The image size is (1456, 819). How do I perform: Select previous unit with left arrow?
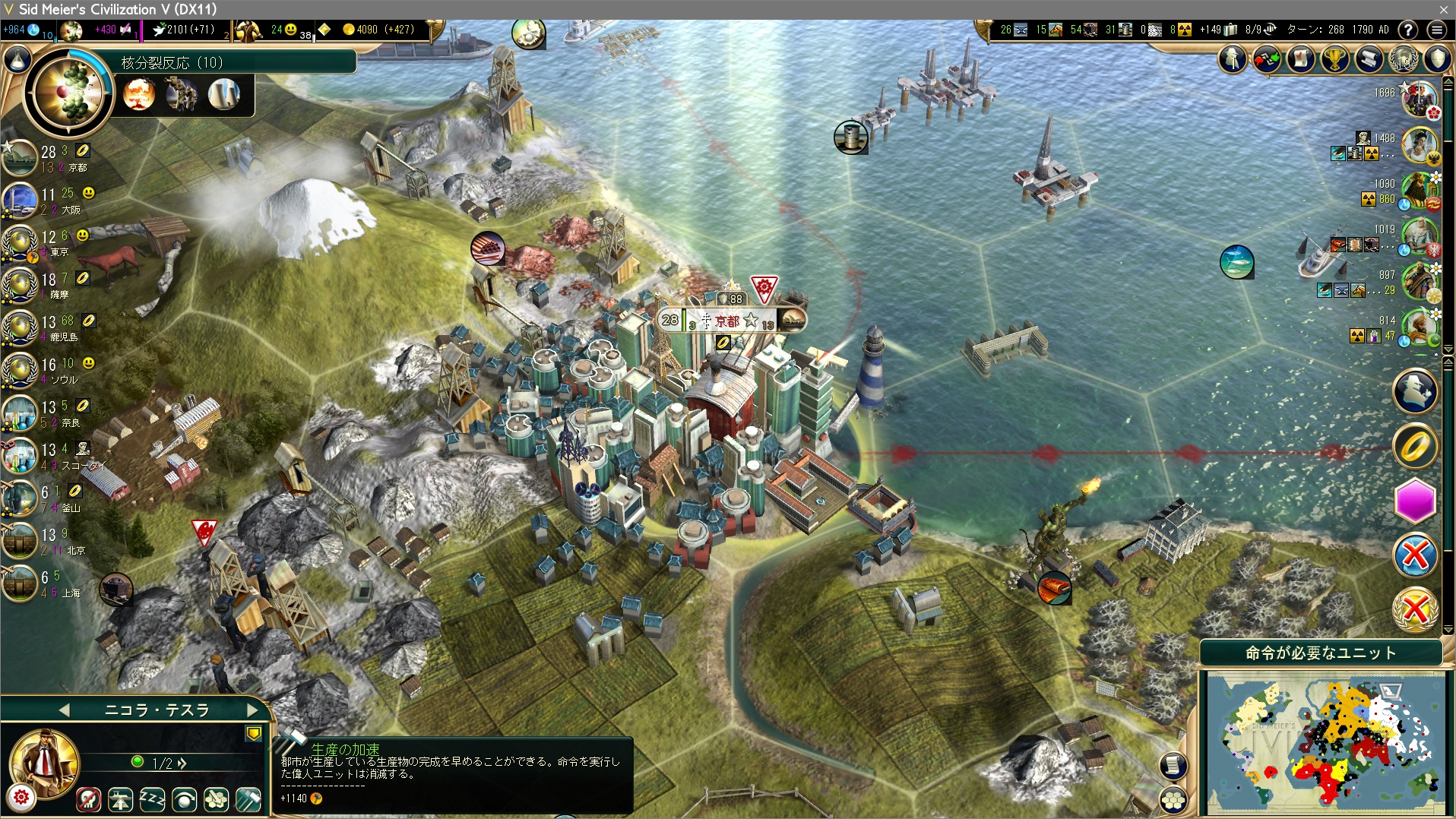tap(65, 710)
